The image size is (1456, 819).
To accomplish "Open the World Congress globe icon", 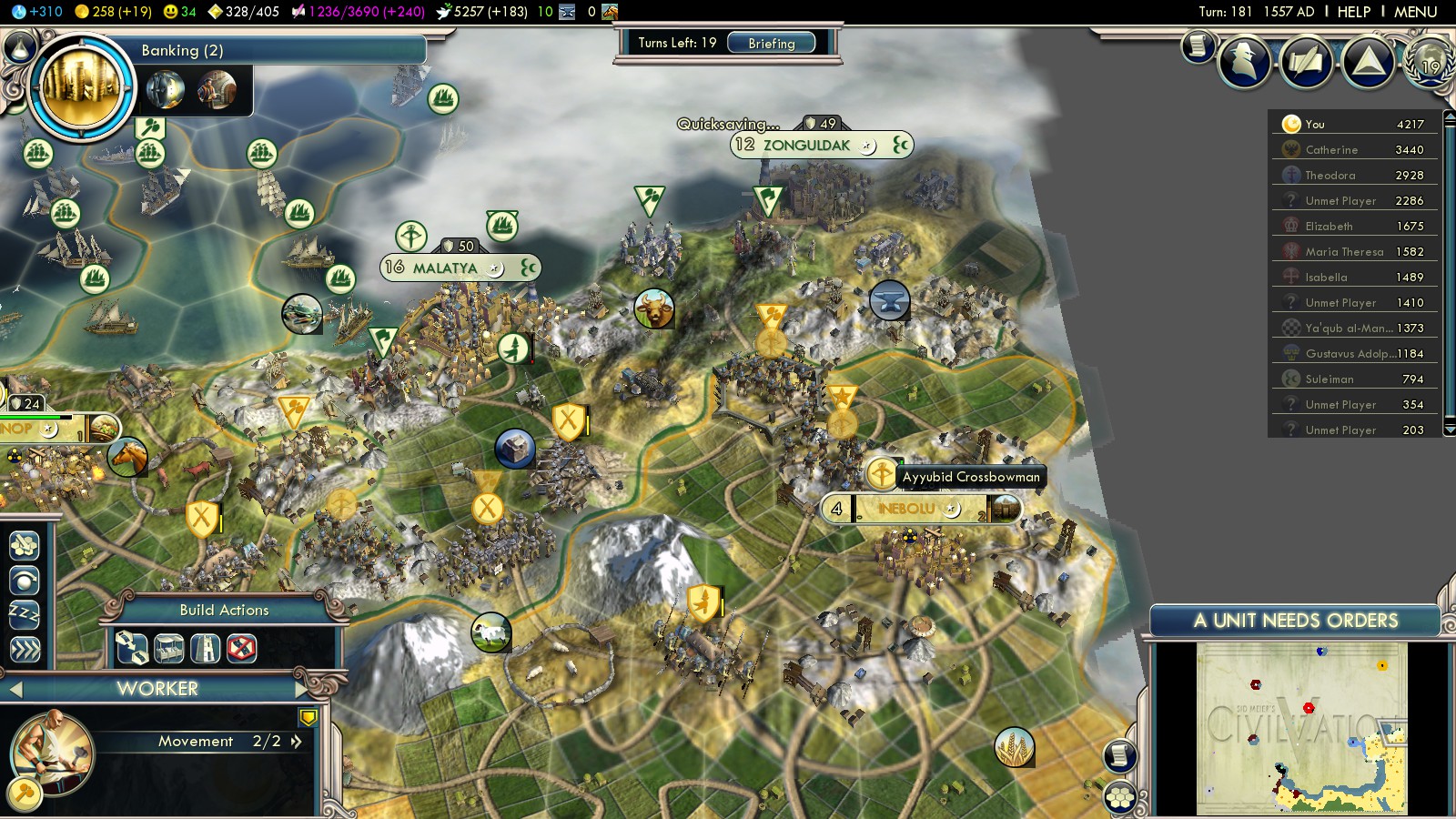I will coord(1429,62).
